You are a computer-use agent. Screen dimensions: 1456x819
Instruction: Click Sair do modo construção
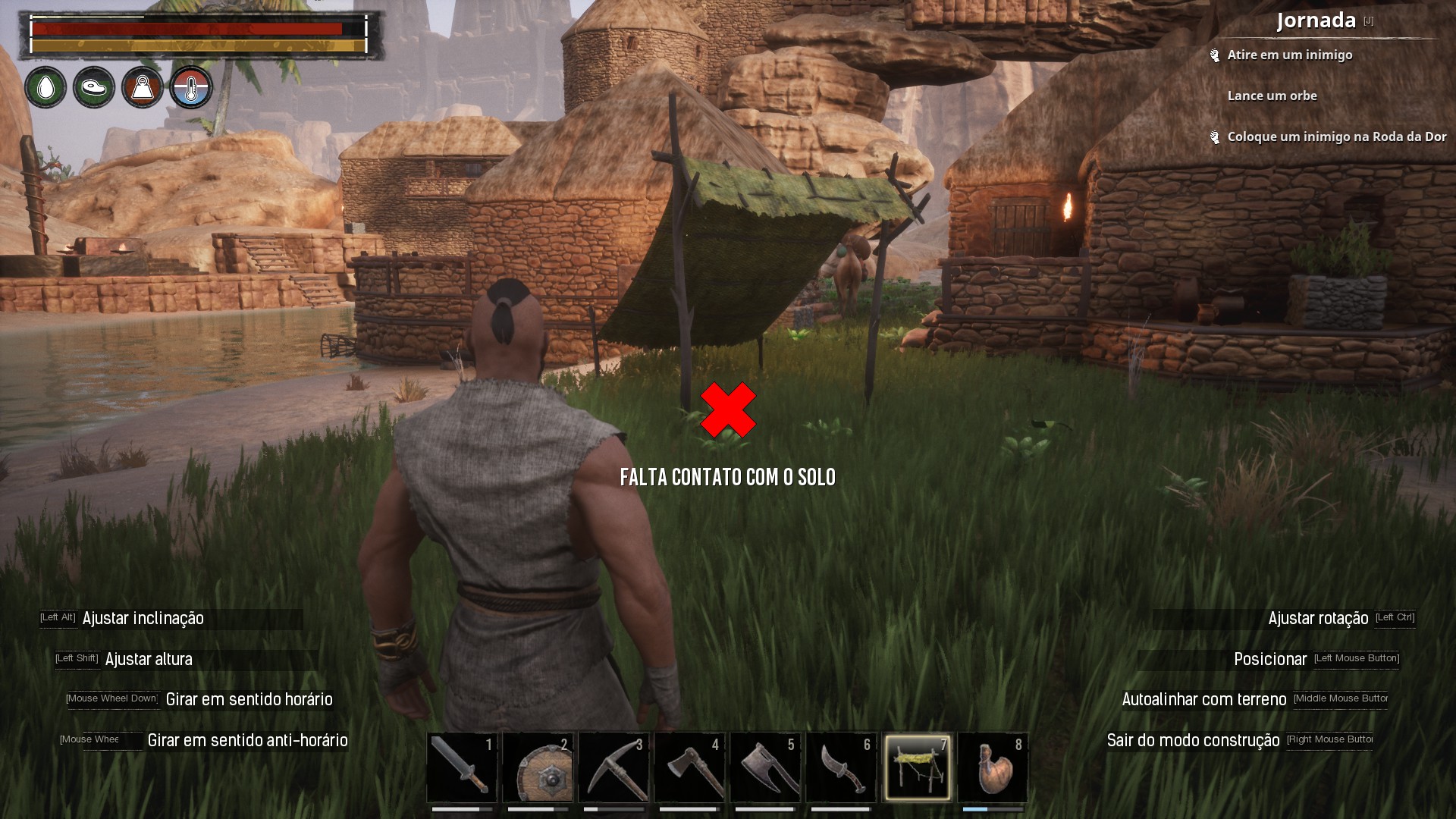tap(1194, 741)
